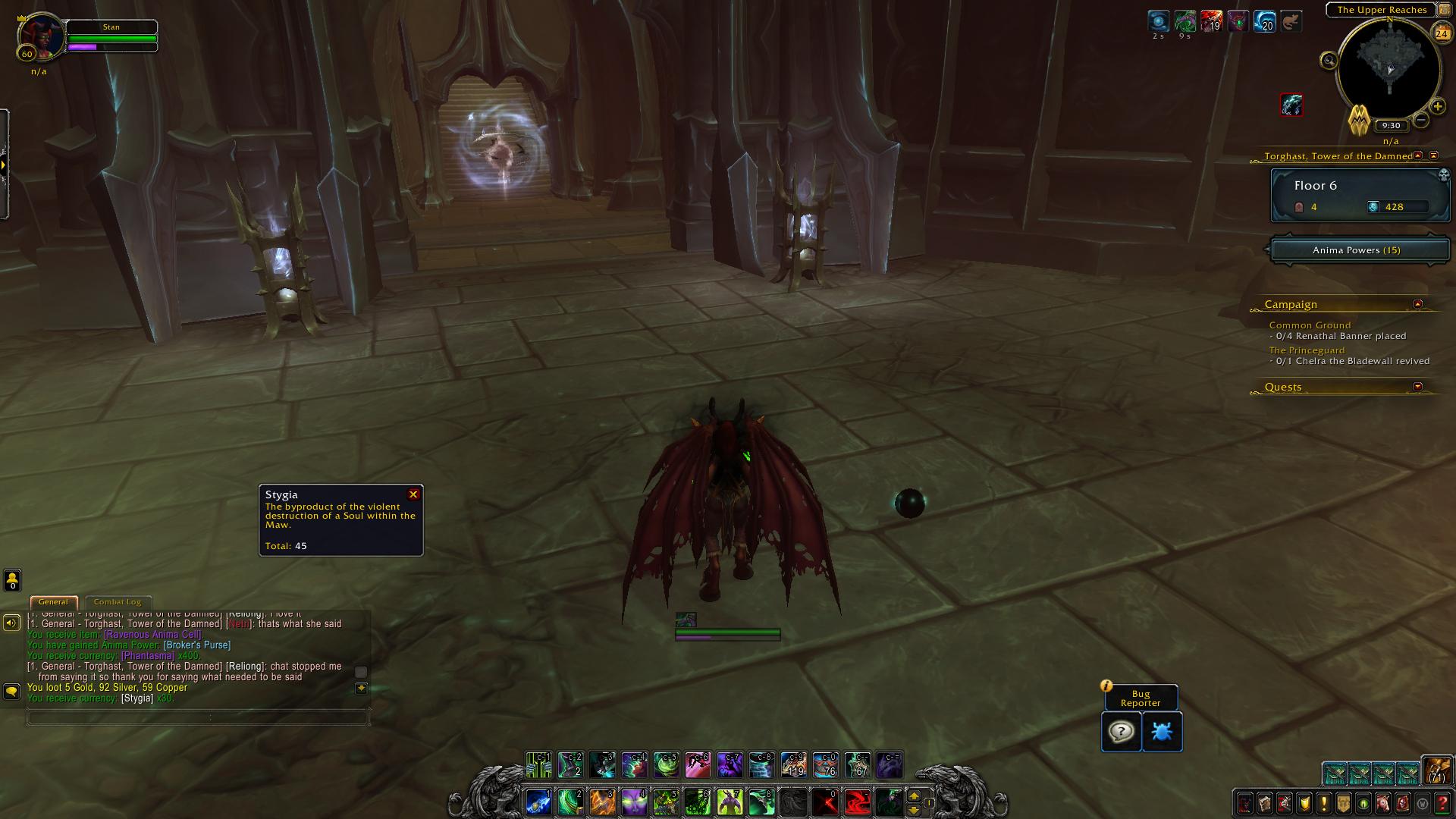The image size is (1456, 819).
Task: Switch to the next action bar page
Action: 914,796
